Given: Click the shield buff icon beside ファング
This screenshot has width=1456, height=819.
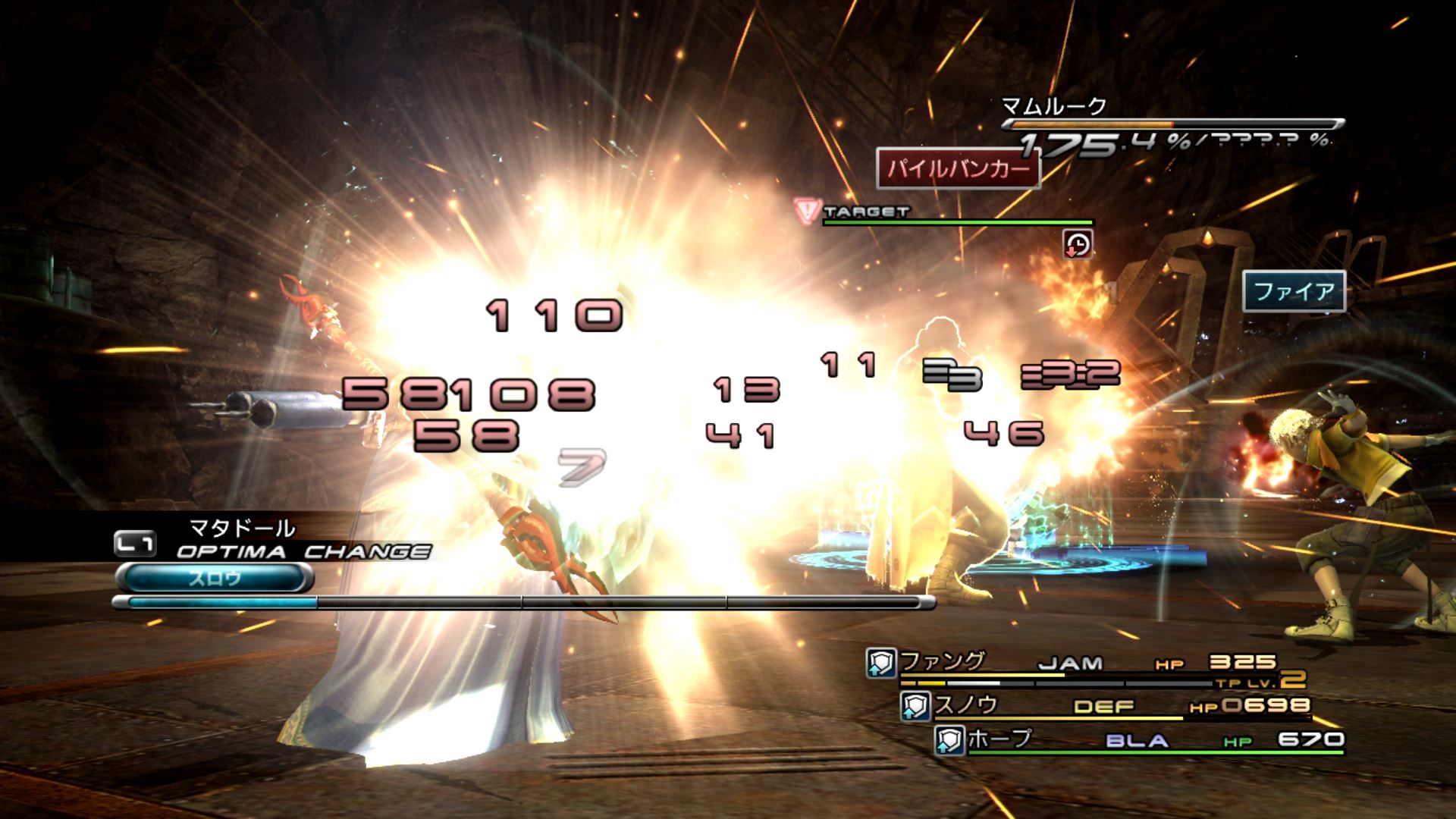Looking at the screenshot, I should pyautogui.click(x=881, y=664).
